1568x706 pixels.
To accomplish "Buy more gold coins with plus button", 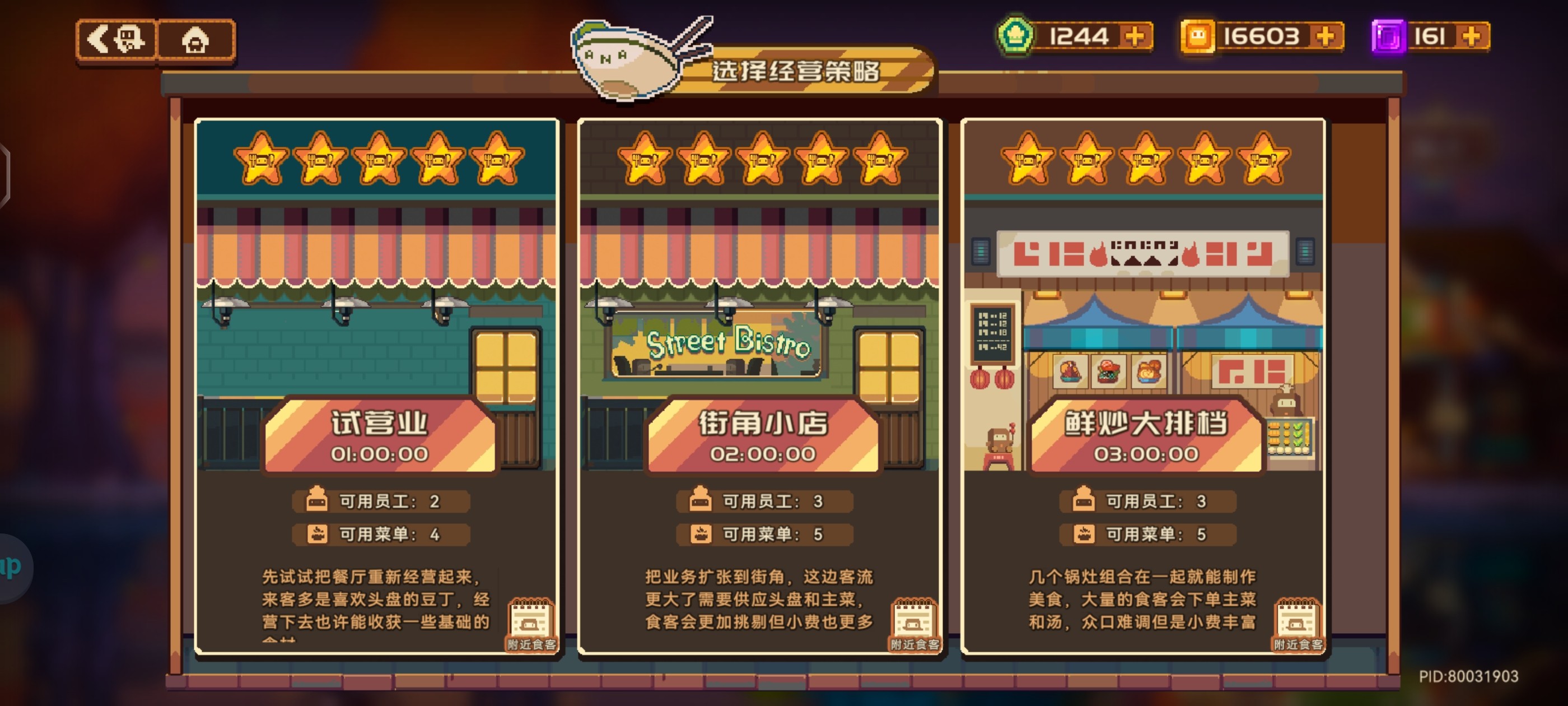I will click(x=1325, y=36).
